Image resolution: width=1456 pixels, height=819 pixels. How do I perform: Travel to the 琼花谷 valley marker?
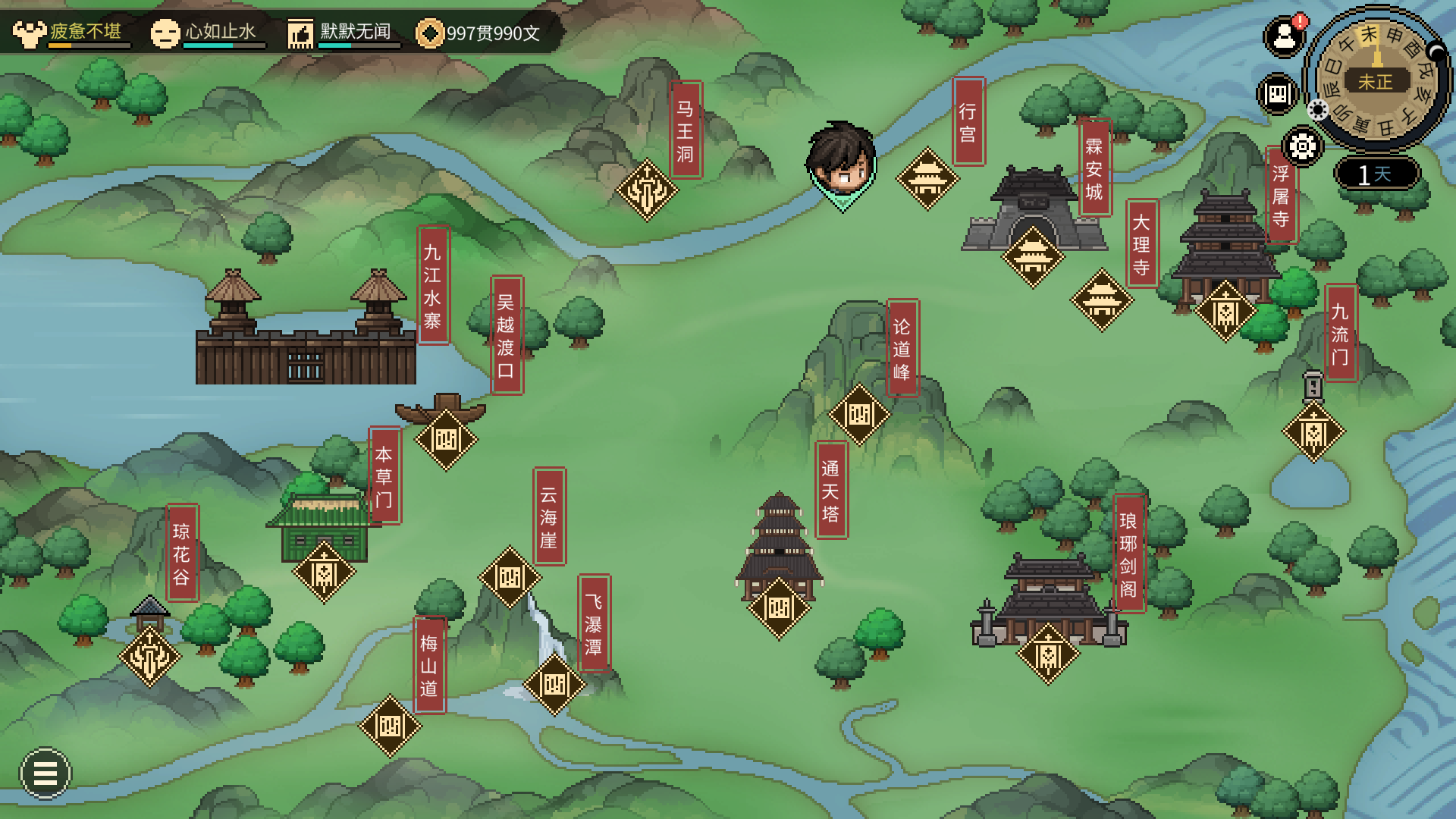pos(149,656)
